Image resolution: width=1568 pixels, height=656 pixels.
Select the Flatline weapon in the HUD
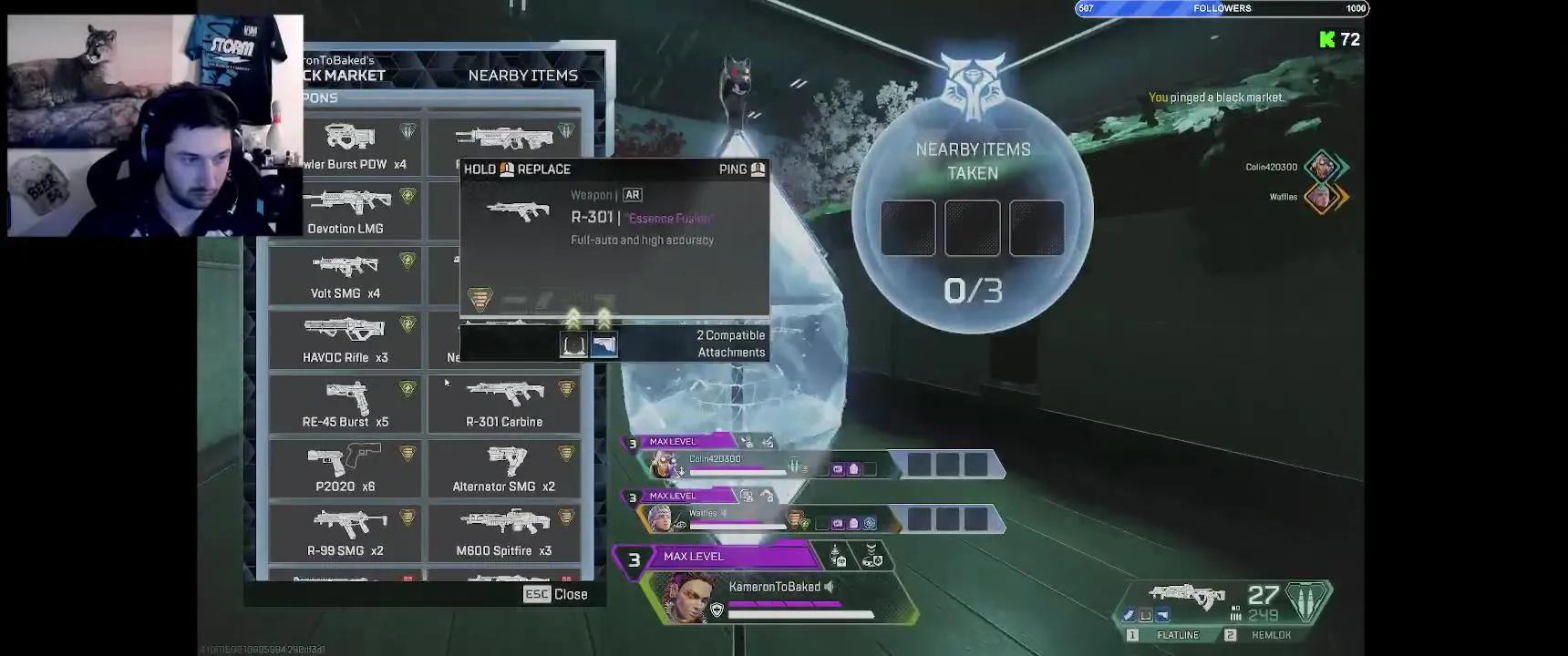1177,635
